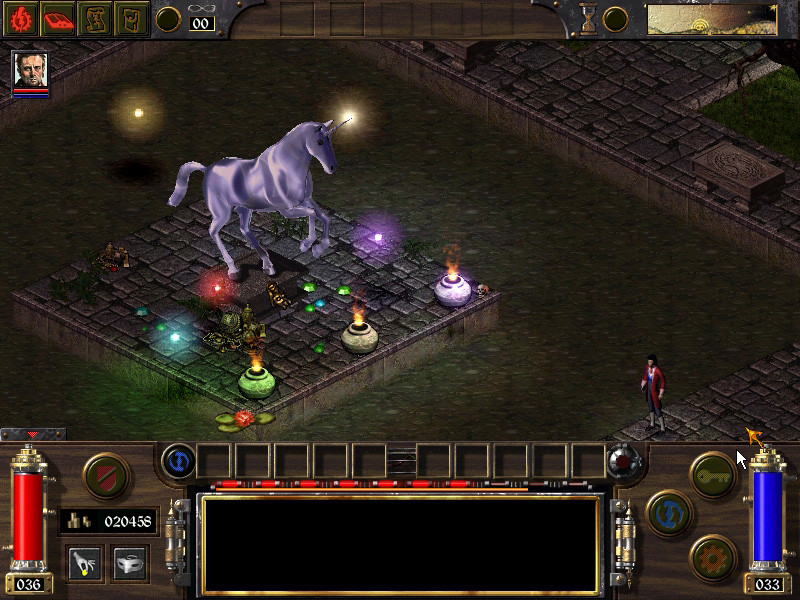Open the red logbook icon
This screenshot has width=800, height=600.
(60, 18)
